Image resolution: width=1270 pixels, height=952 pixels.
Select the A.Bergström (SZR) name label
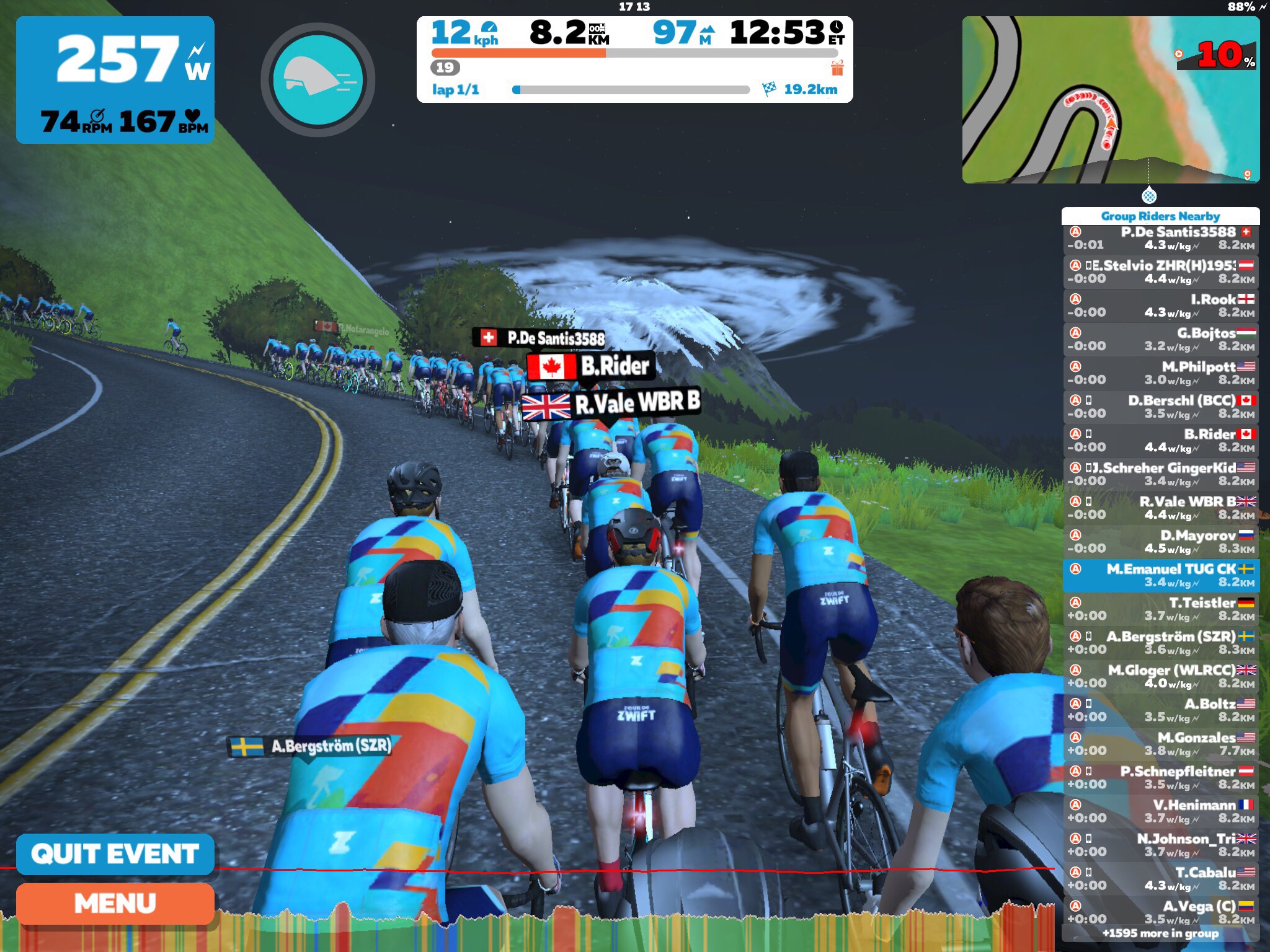click(x=311, y=746)
